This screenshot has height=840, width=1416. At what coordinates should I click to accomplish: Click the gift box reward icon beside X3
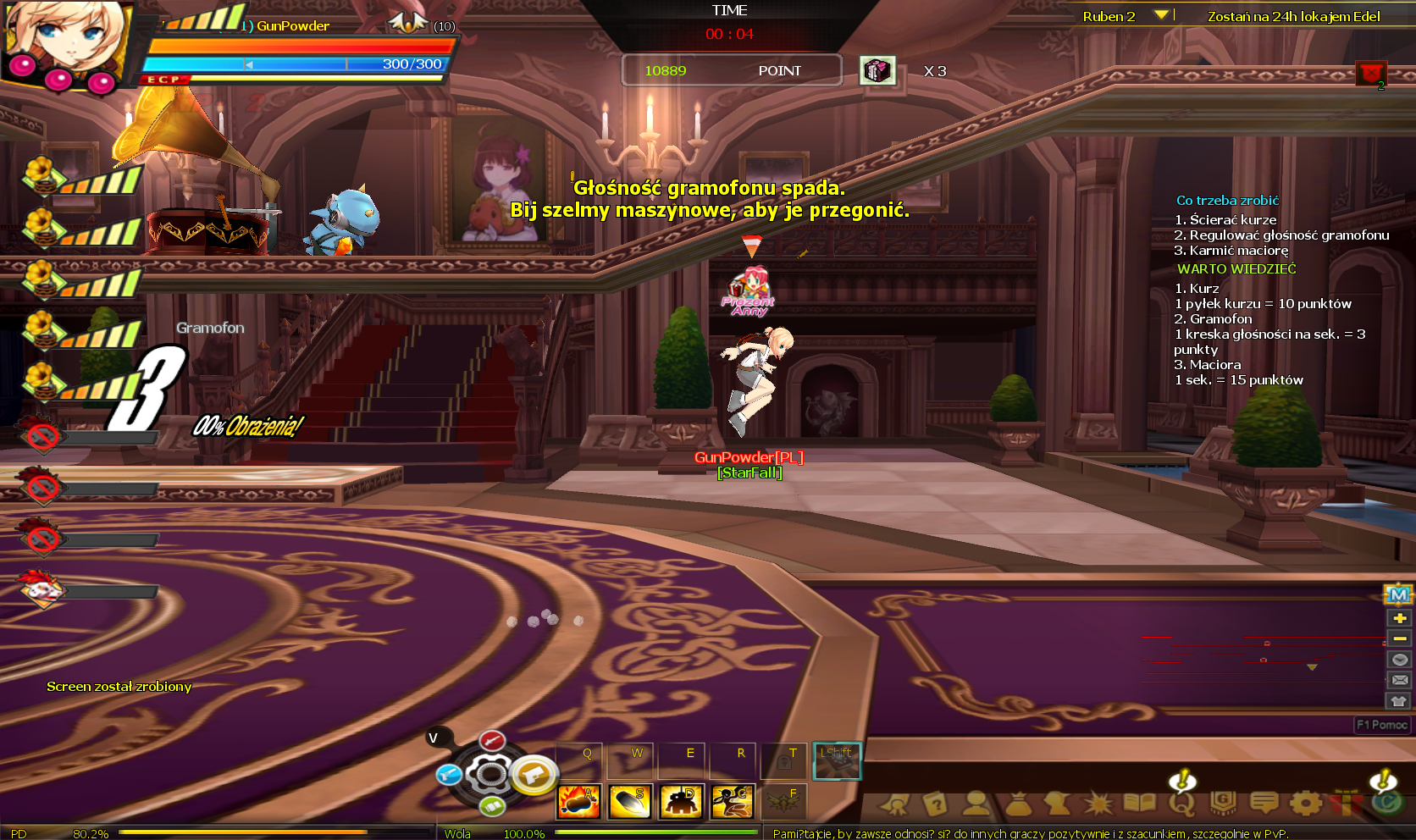pos(877,70)
